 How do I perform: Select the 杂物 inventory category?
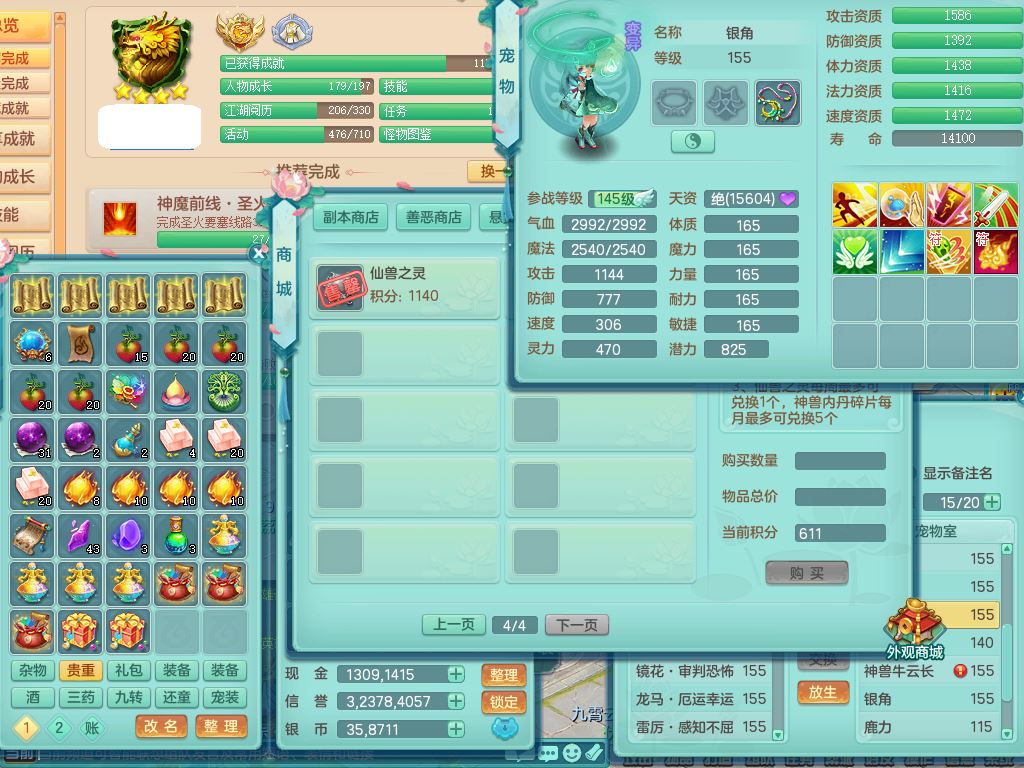[32, 671]
